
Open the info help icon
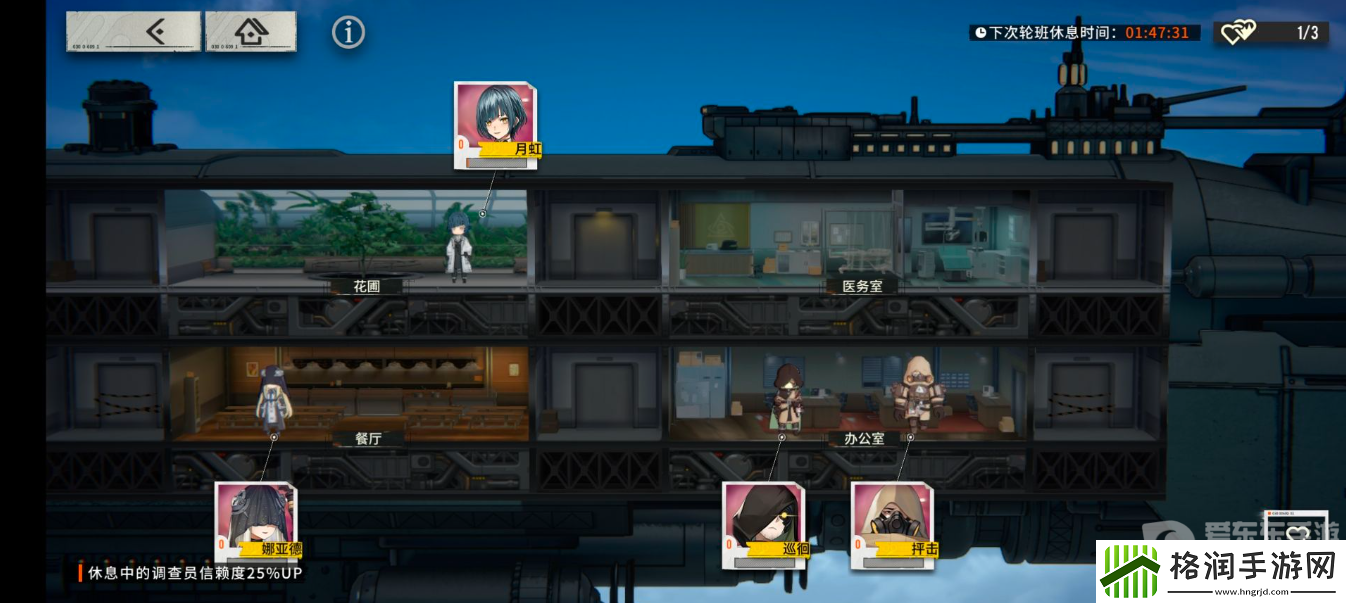pyautogui.click(x=348, y=33)
